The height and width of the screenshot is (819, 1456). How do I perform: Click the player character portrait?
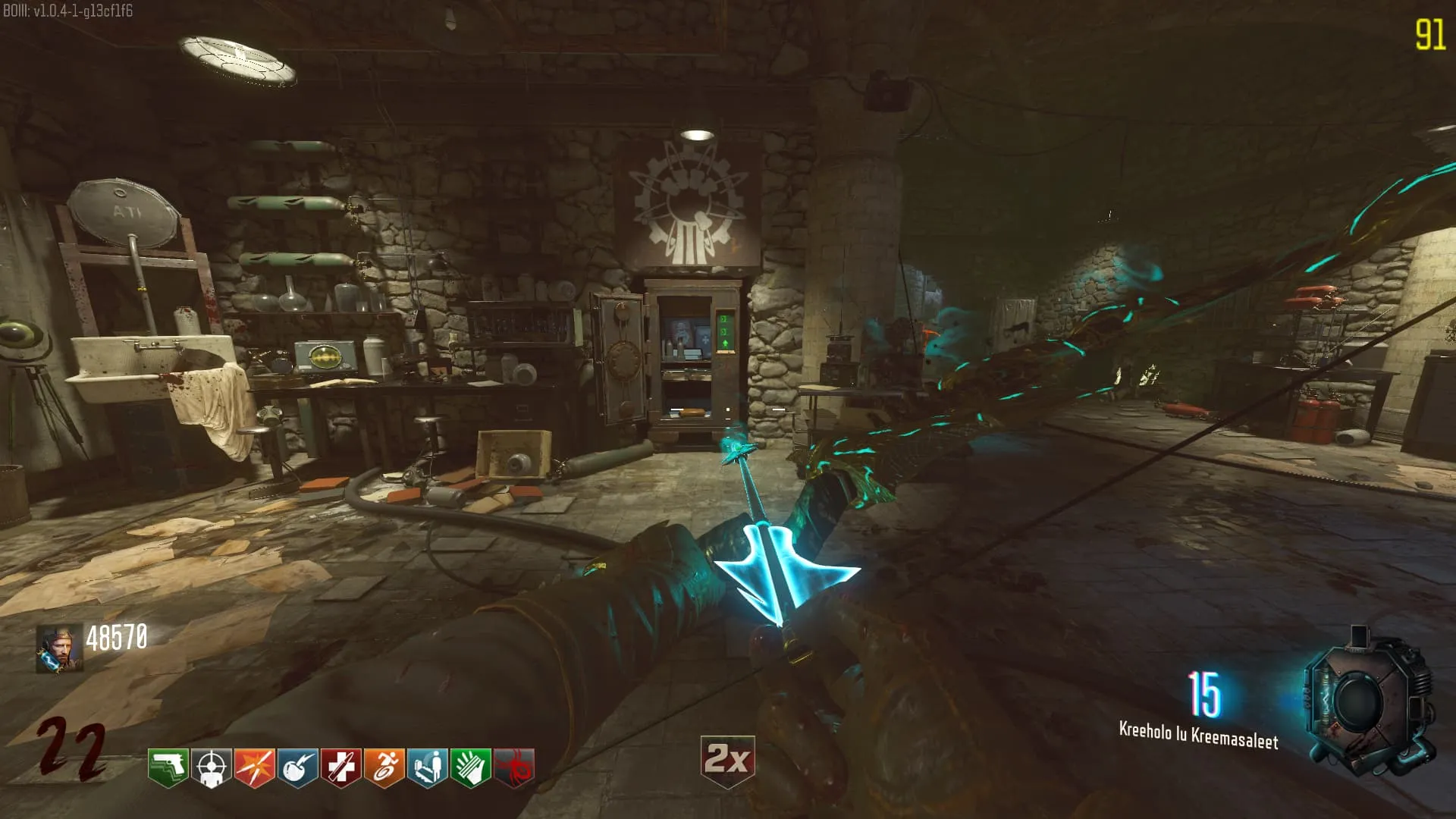pos(59,648)
